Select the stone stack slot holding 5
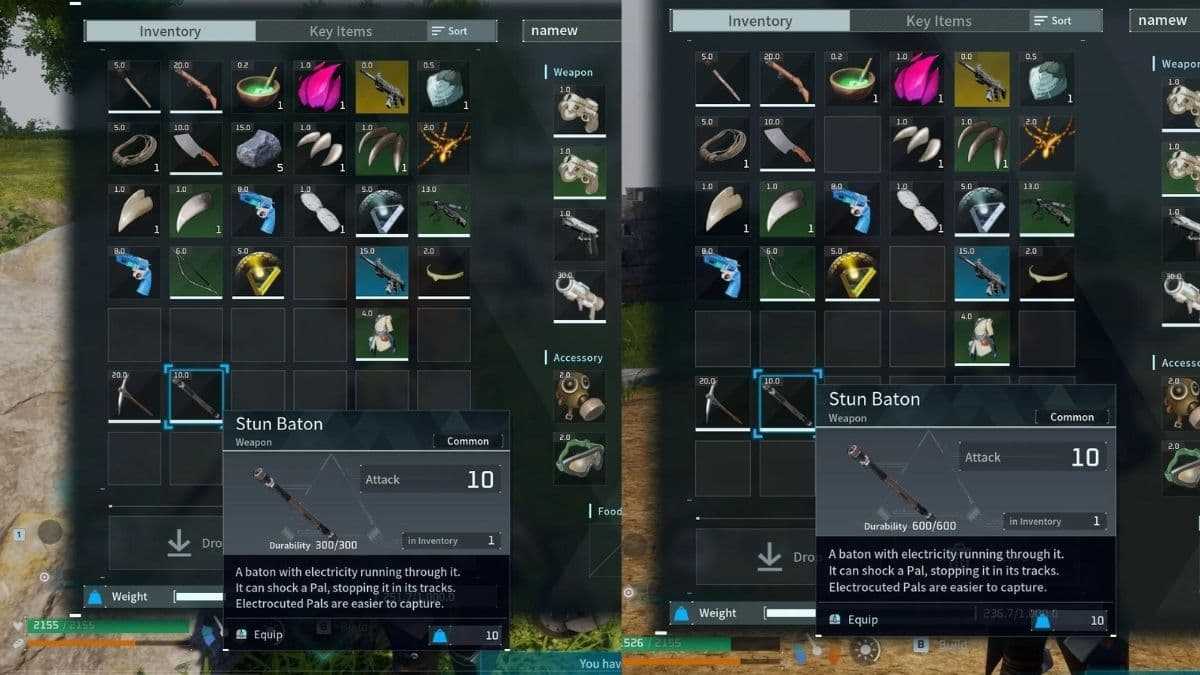 tap(258, 149)
